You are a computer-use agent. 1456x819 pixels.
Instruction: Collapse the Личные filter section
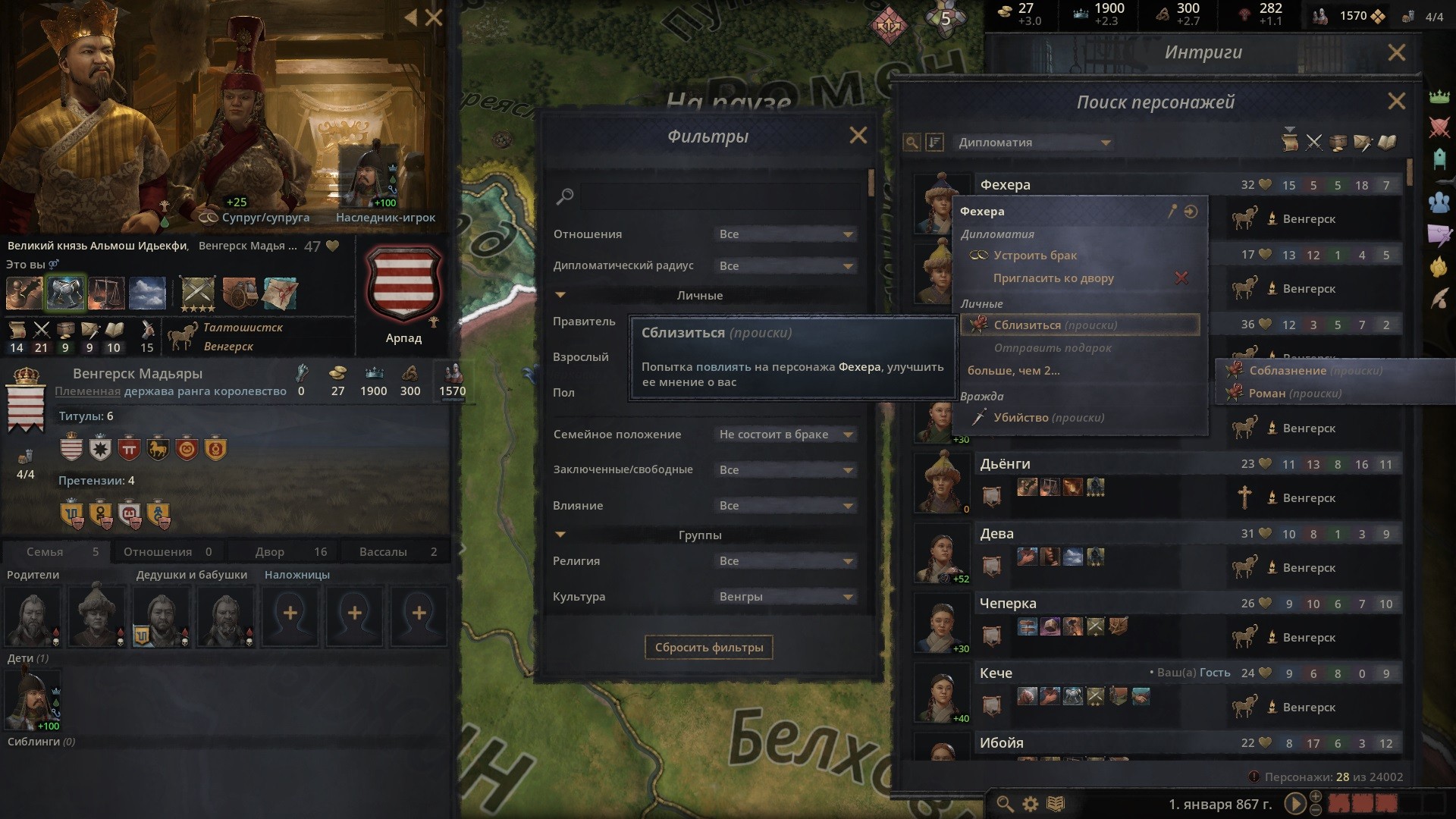pos(560,295)
